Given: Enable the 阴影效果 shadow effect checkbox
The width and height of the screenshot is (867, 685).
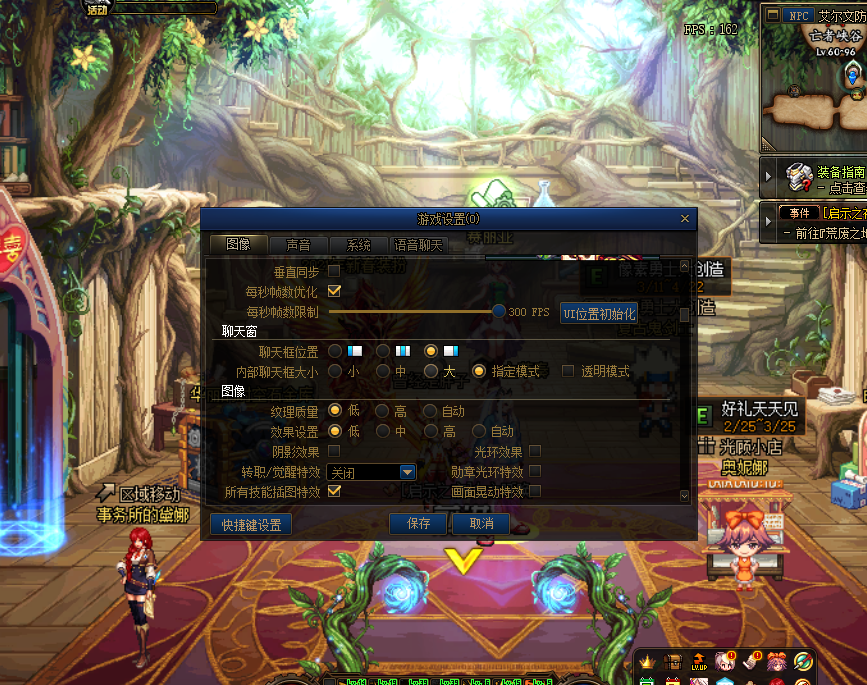Looking at the screenshot, I should pos(334,451).
